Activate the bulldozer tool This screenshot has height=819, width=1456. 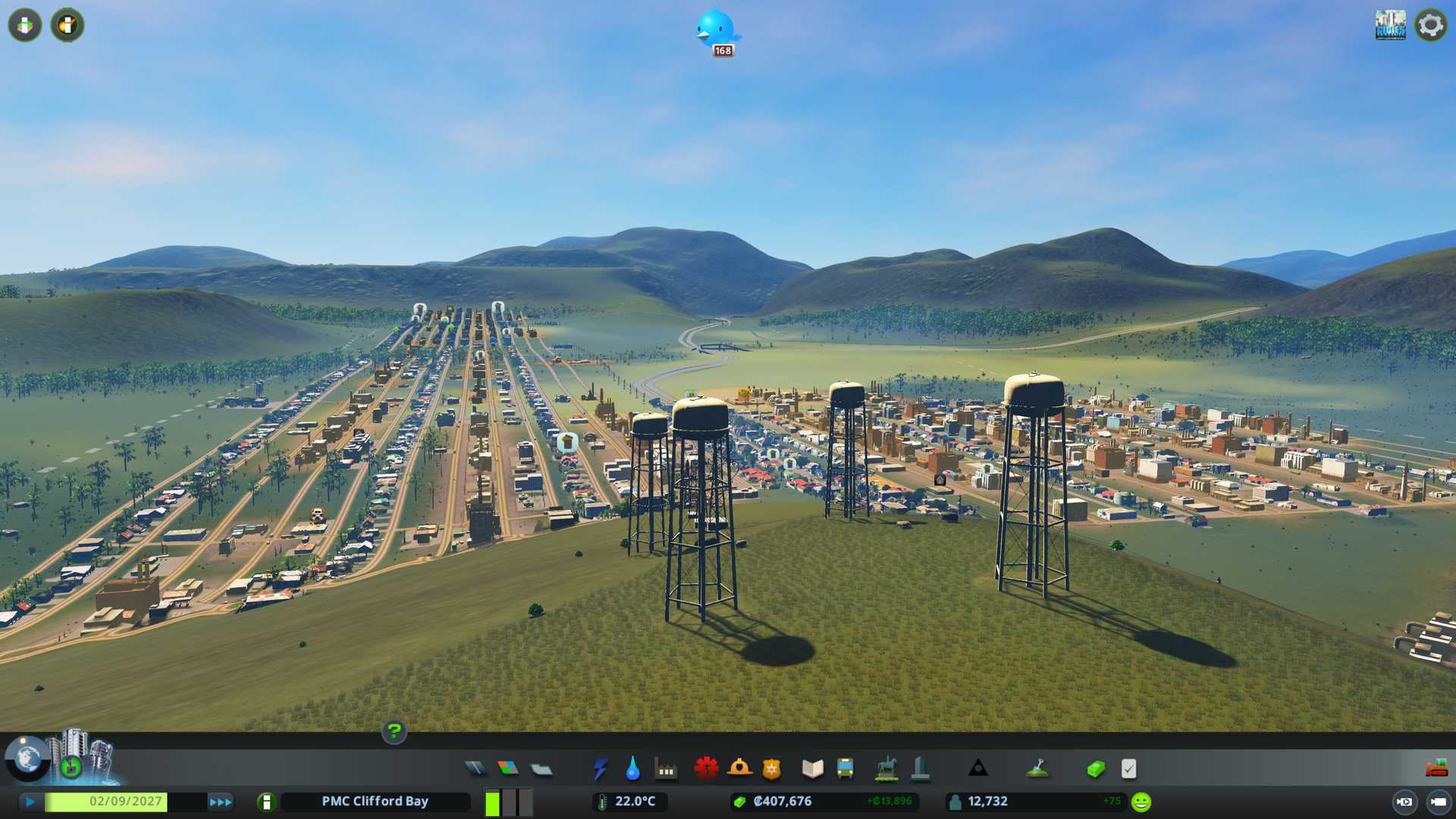1436,769
